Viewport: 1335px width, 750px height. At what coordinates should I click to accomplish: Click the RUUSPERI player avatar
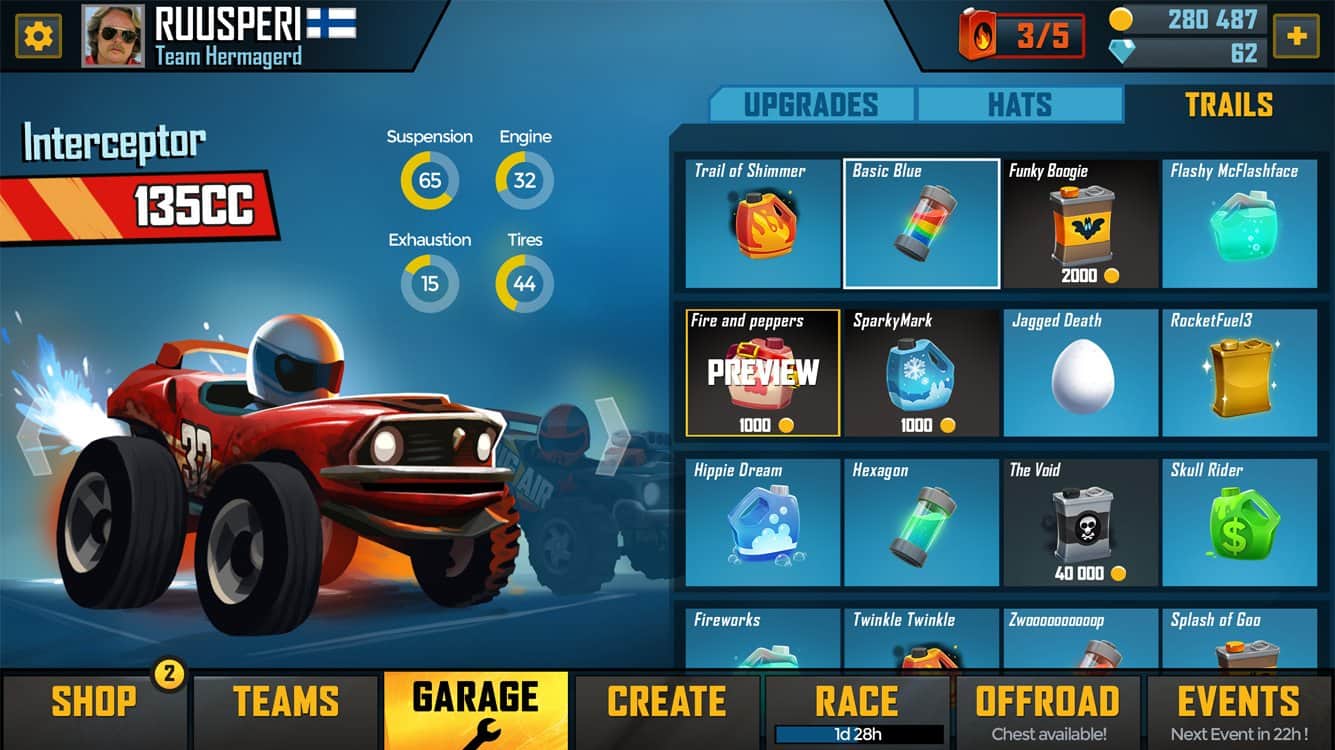tap(113, 37)
